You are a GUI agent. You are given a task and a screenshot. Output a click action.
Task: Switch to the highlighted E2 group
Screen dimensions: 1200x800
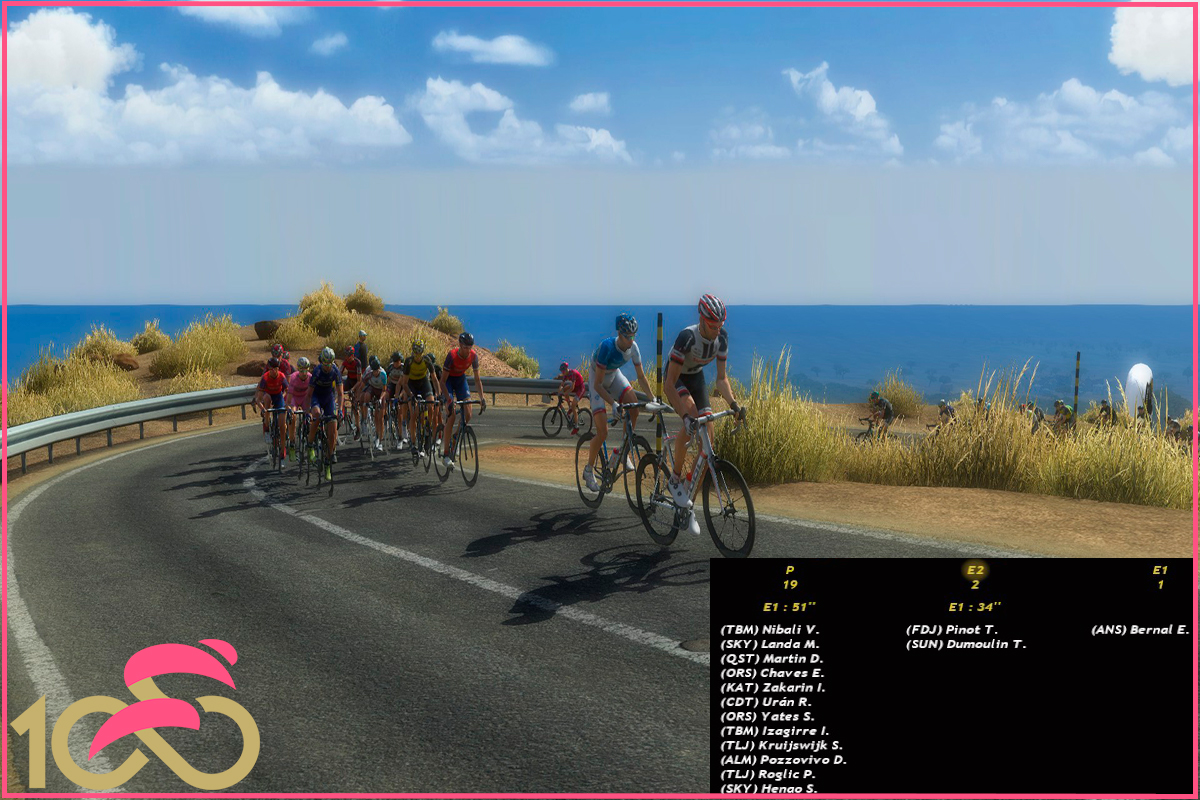point(975,570)
